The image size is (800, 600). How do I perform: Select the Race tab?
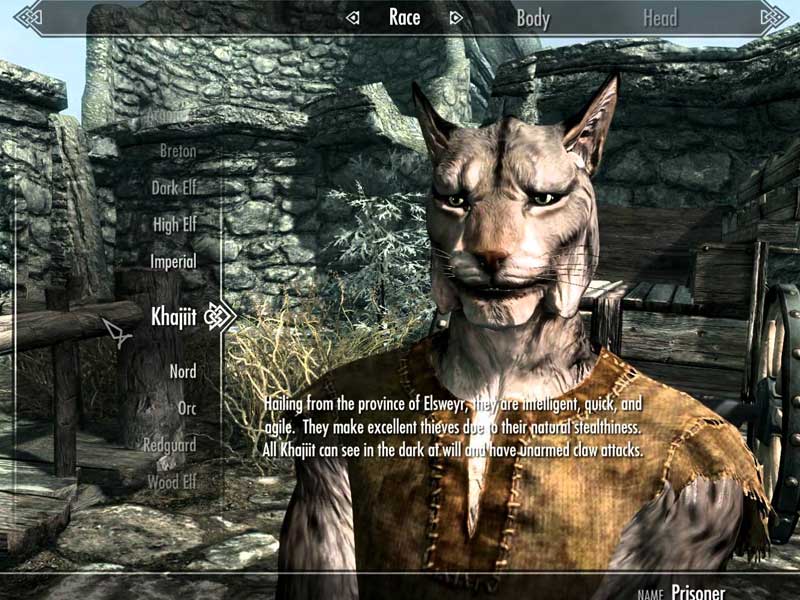403,17
